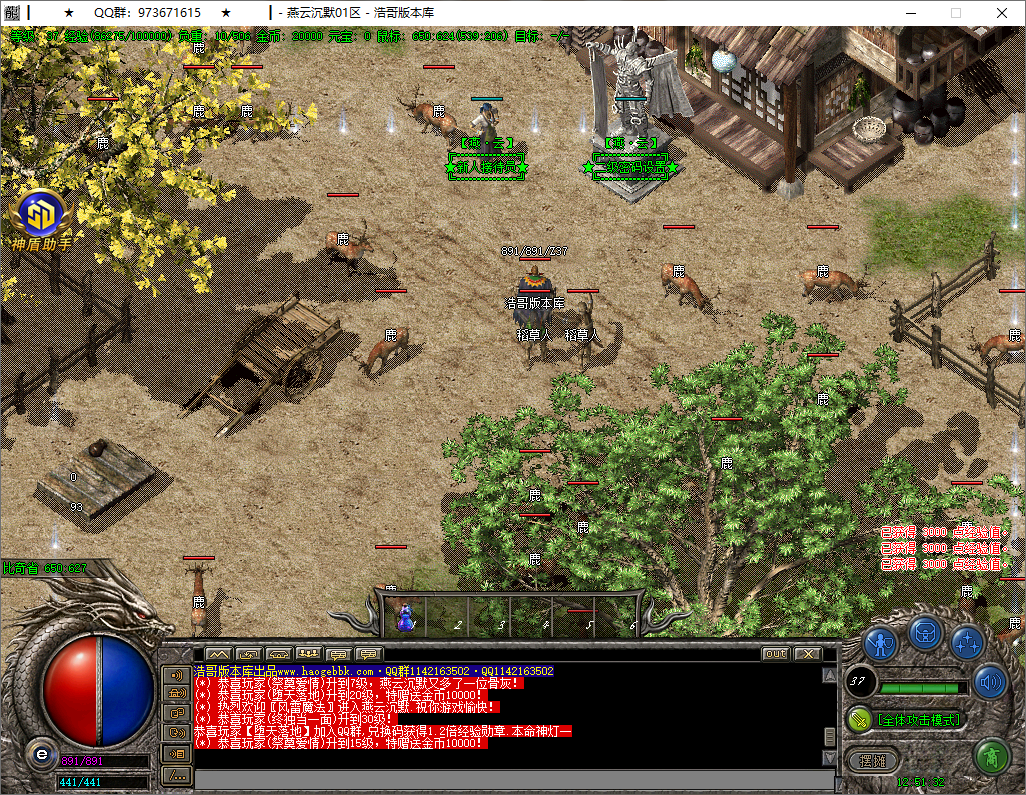Click the mountain-shaped map button above chat
The width and height of the screenshot is (1026, 795).
click(218, 654)
